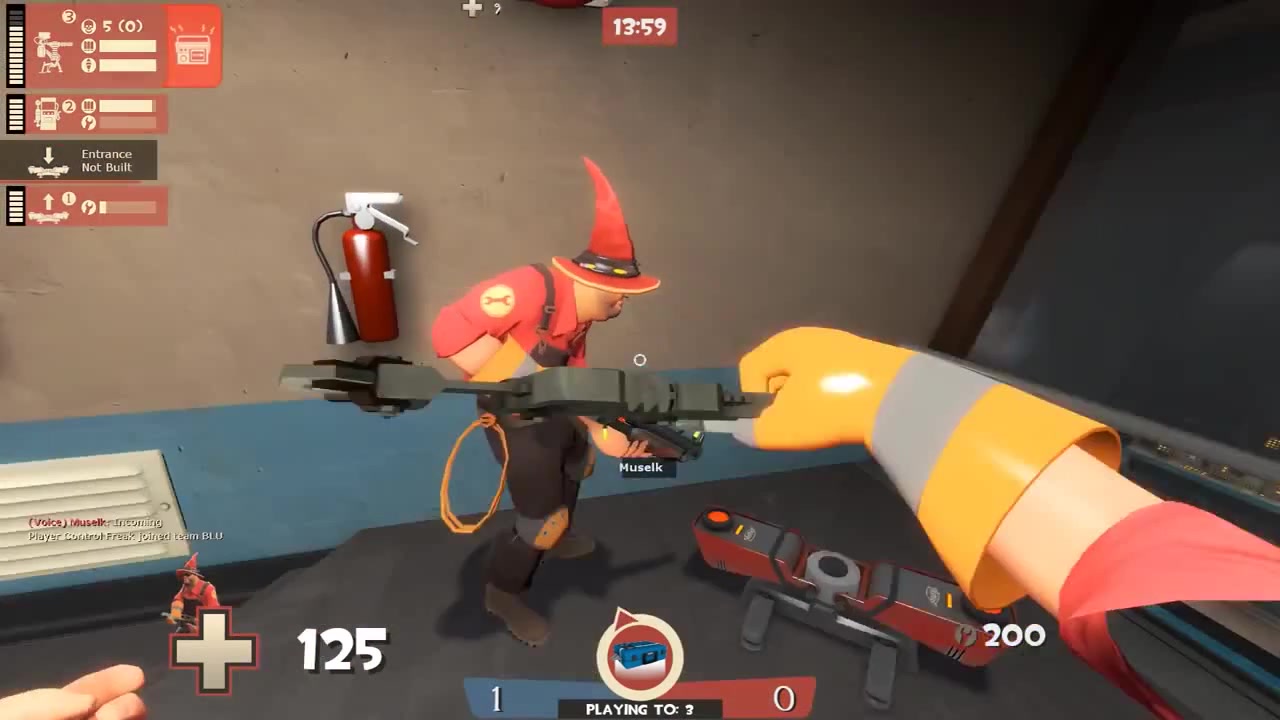Click the rockets icon on the sentry panel
Viewport: 1280px width, 720px height.
[x=87, y=65]
